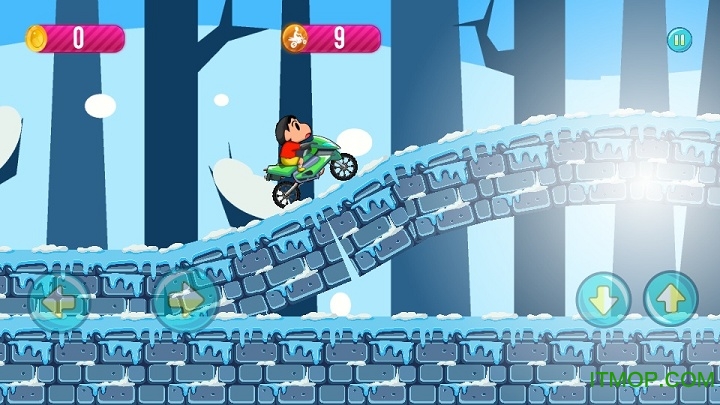Image resolution: width=720 pixels, height=405 pixels.
Task: Tap the right arrow control button
Action: click(x=186, y=300)
